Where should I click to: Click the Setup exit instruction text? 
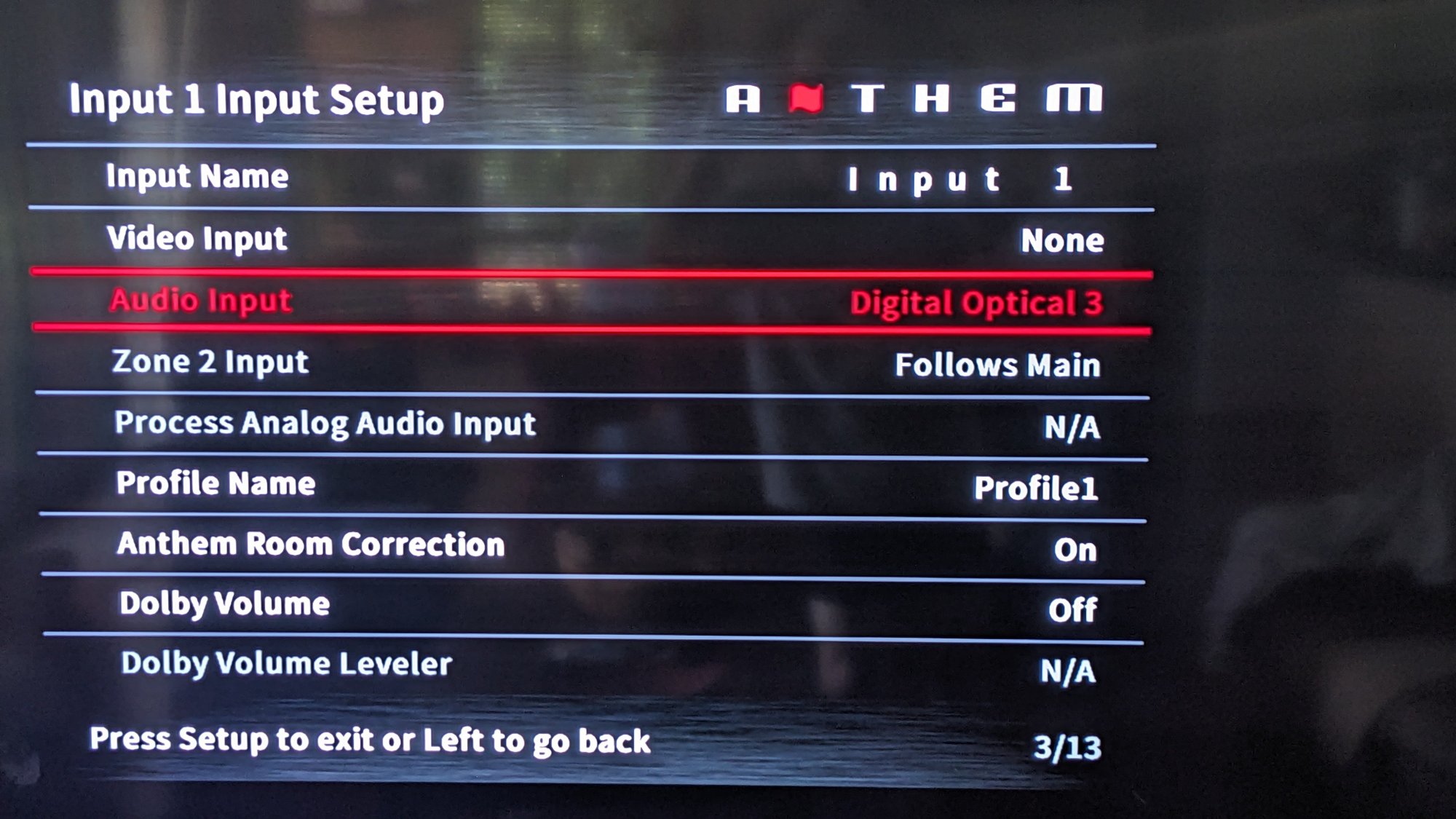(x=370, y=740)
